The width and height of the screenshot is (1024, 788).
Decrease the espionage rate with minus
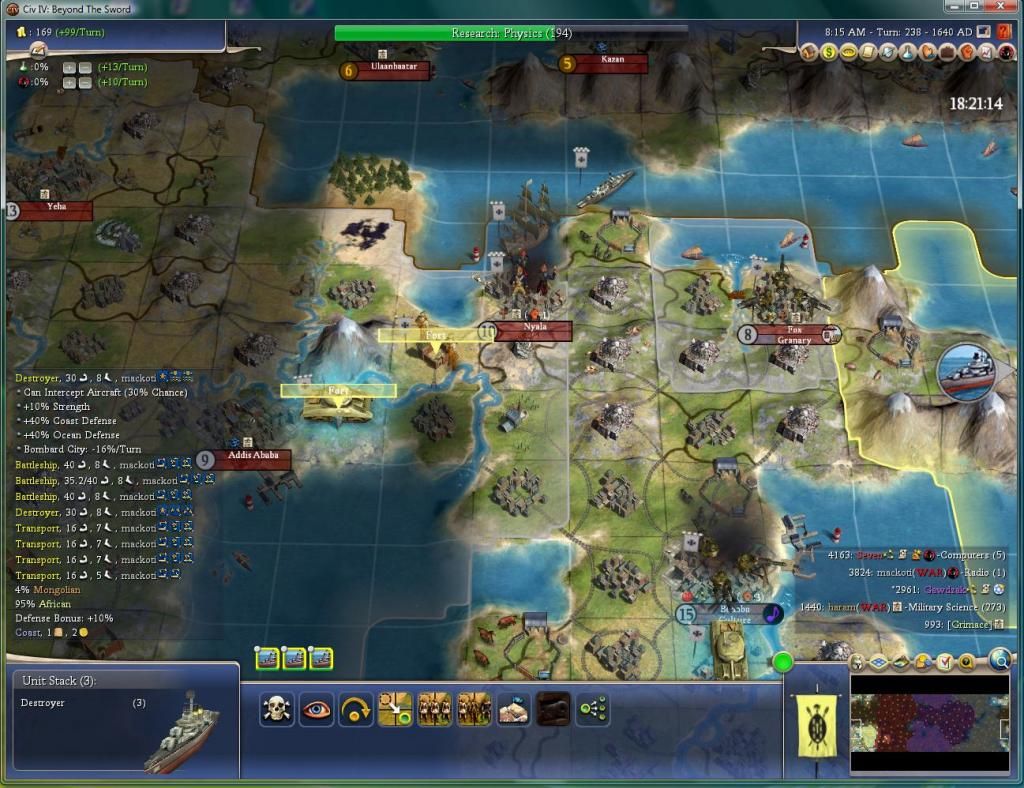[87, 82]
